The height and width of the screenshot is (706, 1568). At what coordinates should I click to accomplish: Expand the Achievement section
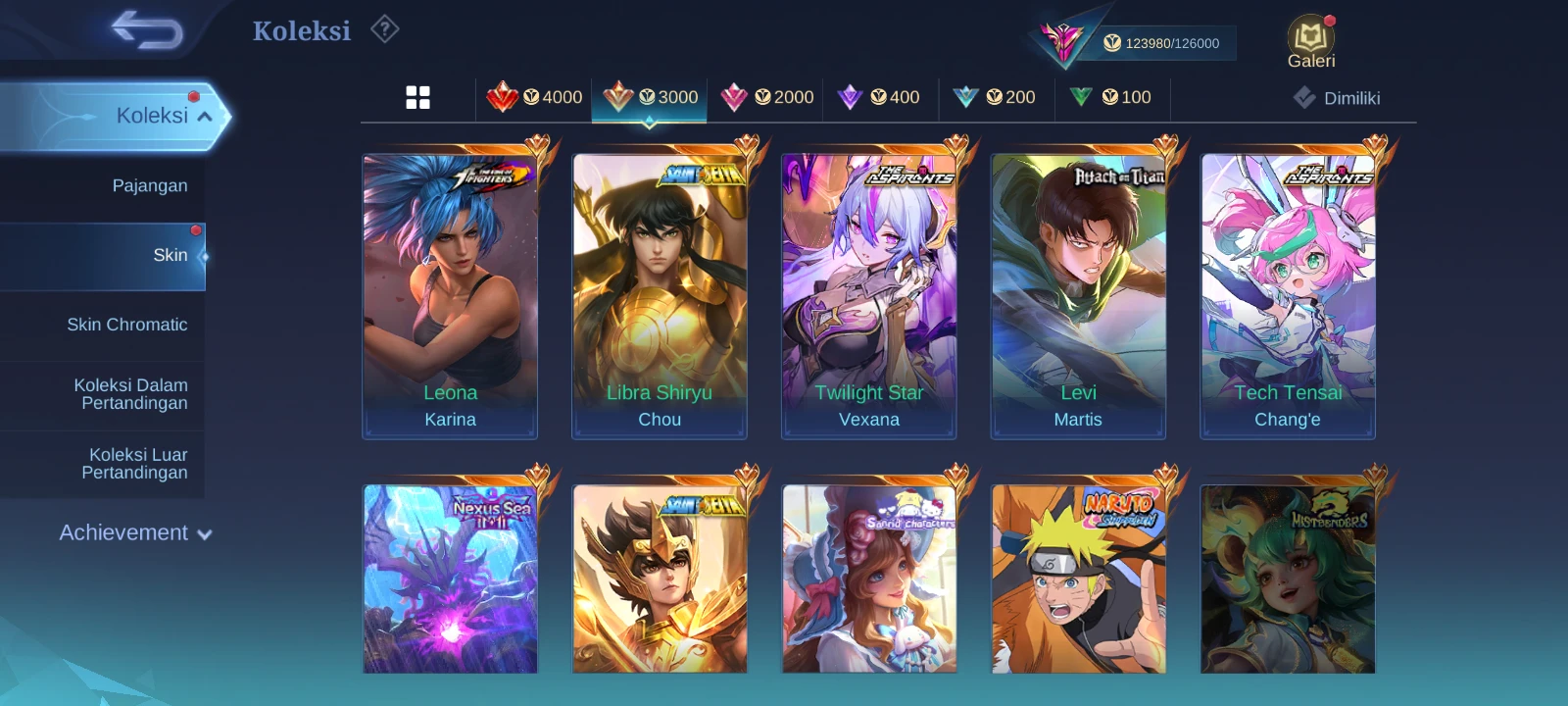[x=135, y=533]
